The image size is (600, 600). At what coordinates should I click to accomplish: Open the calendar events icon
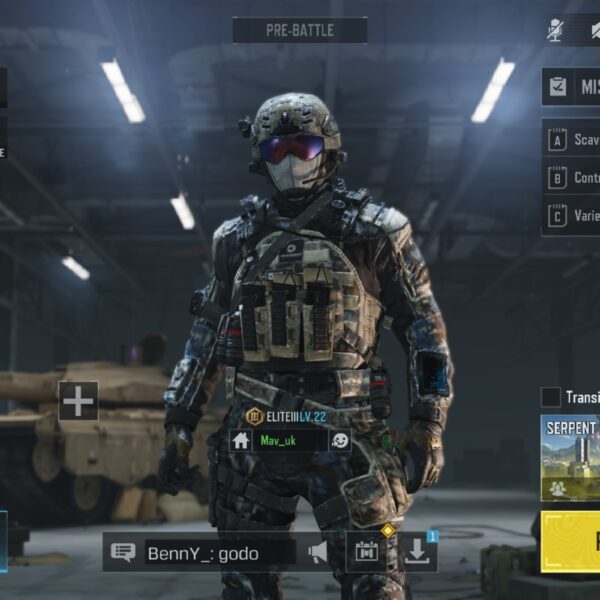(x=367, y=552)
